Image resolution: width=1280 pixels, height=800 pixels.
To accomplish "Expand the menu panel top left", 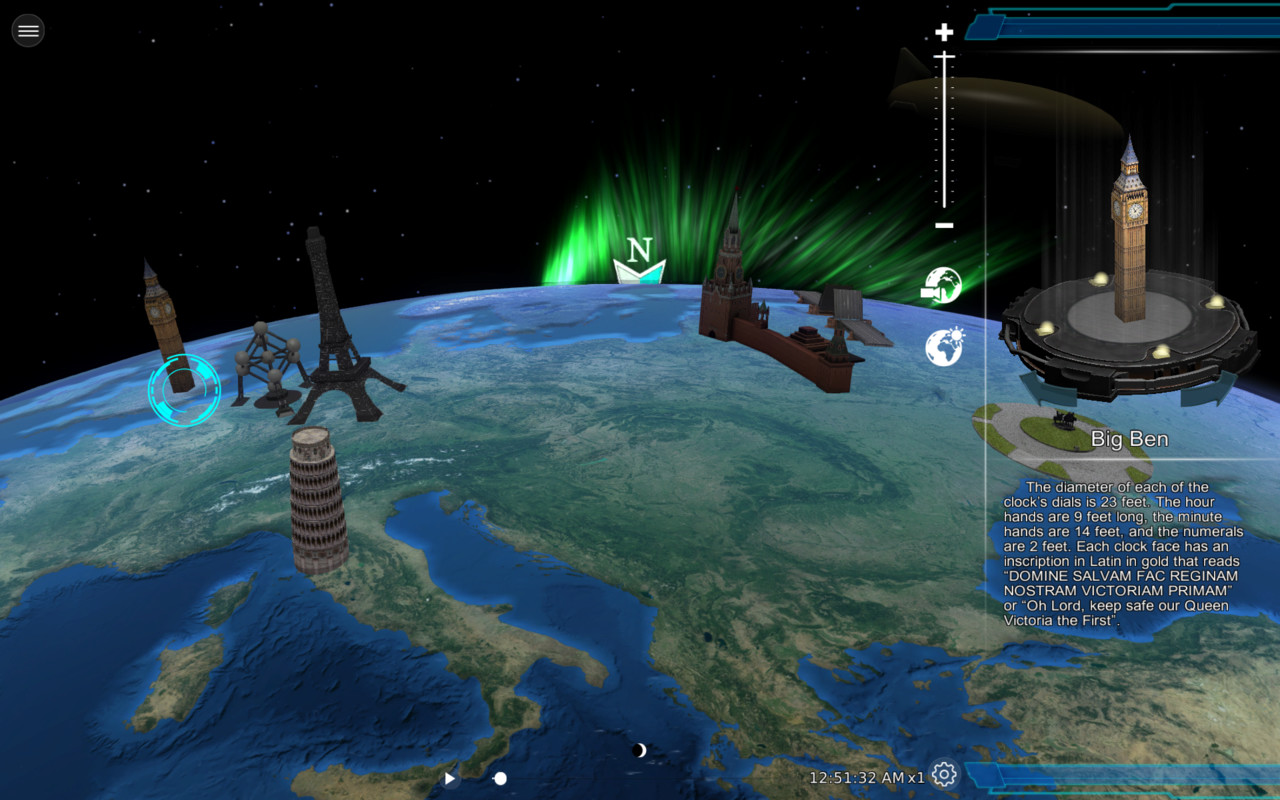I will click(x=27, y=30).
